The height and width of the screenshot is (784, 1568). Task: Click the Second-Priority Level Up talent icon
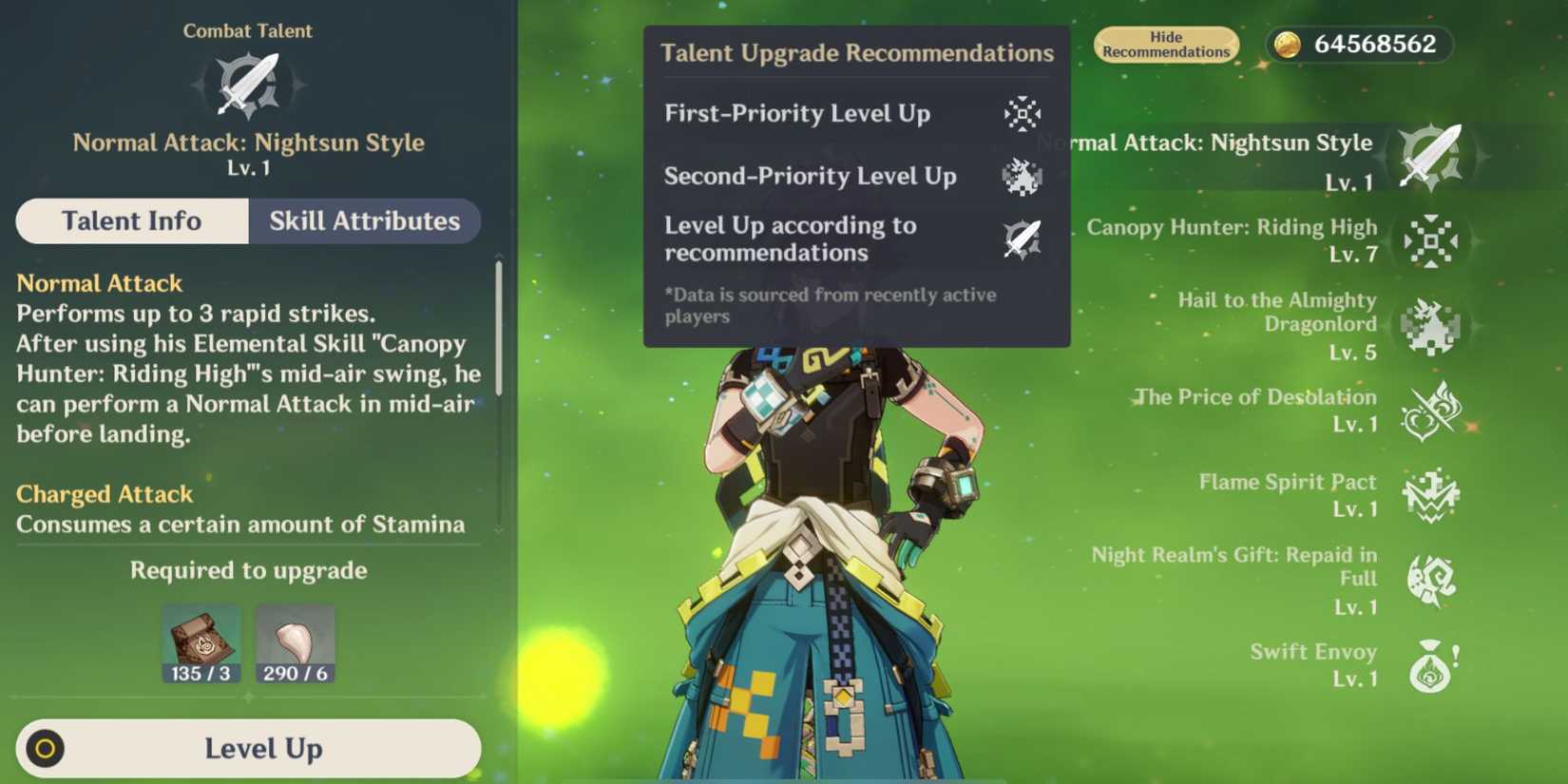click(x=1023, y=178)
